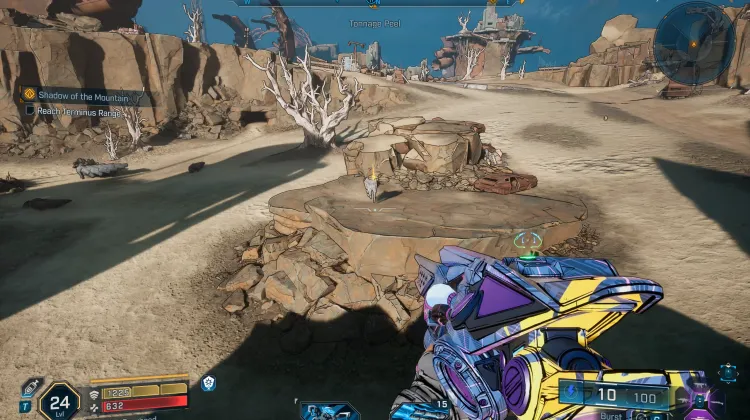Image resolution: width=750 pixels, height=420 pixels.
Task: Open the circular minimap
Action: pyautogui.click(x=694, y=43)
